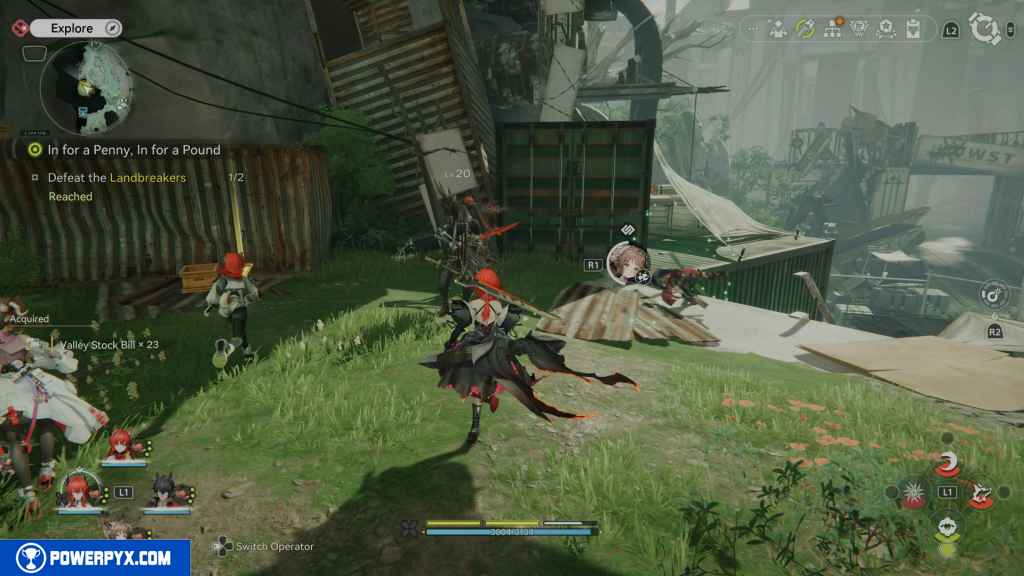This screenshot has width=1024, height=576.
Task: Click the star badge icon in top bar
Action: [x=885, y=29]
